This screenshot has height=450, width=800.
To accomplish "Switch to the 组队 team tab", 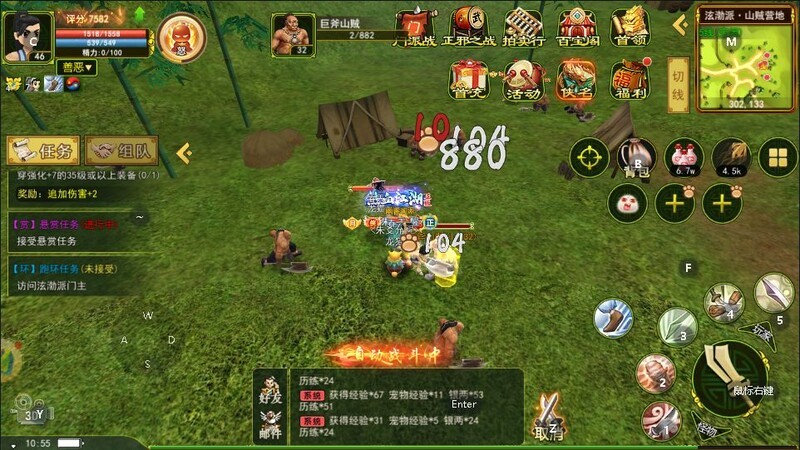I will [x=122, y=151].
